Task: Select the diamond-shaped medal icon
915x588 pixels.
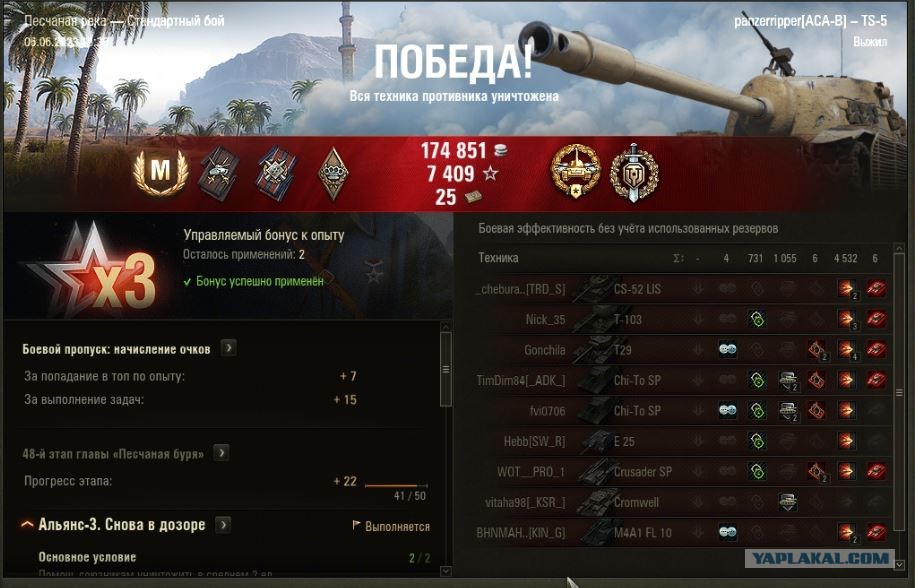Action: click(x=333, y=173)
